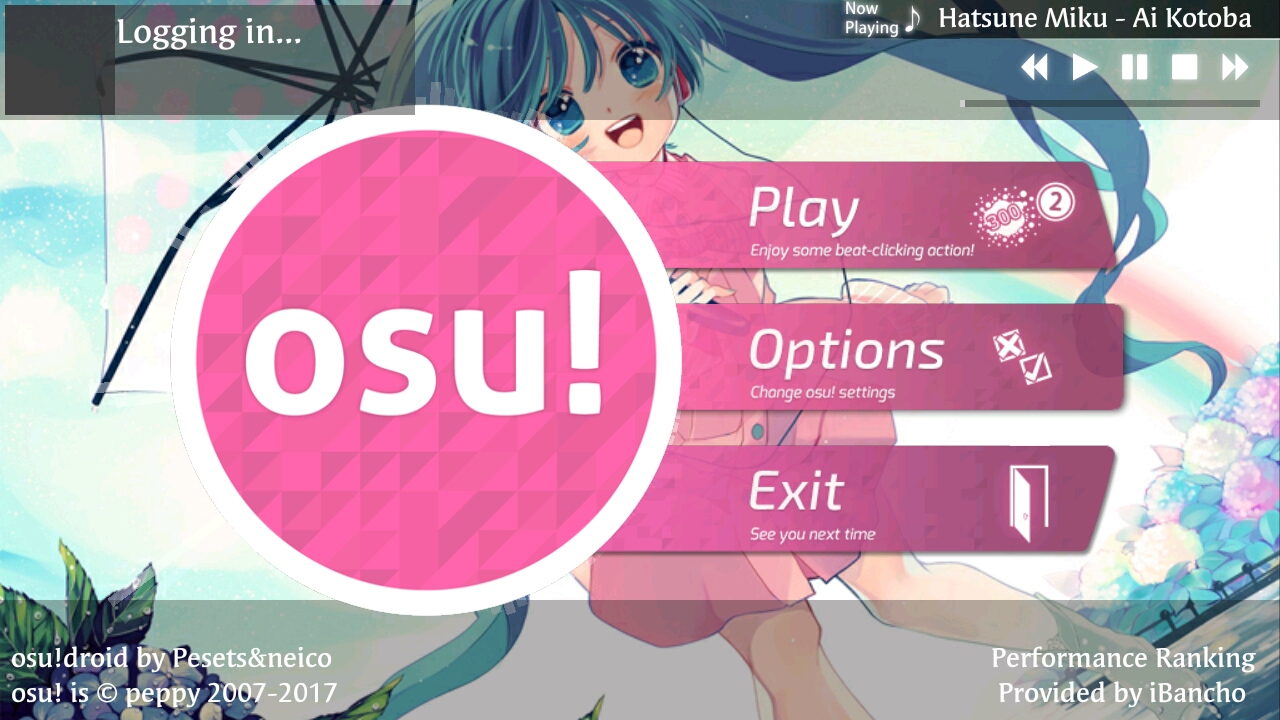Pause the current song
1280x720 pixels.
click(x=1136, y=67)
